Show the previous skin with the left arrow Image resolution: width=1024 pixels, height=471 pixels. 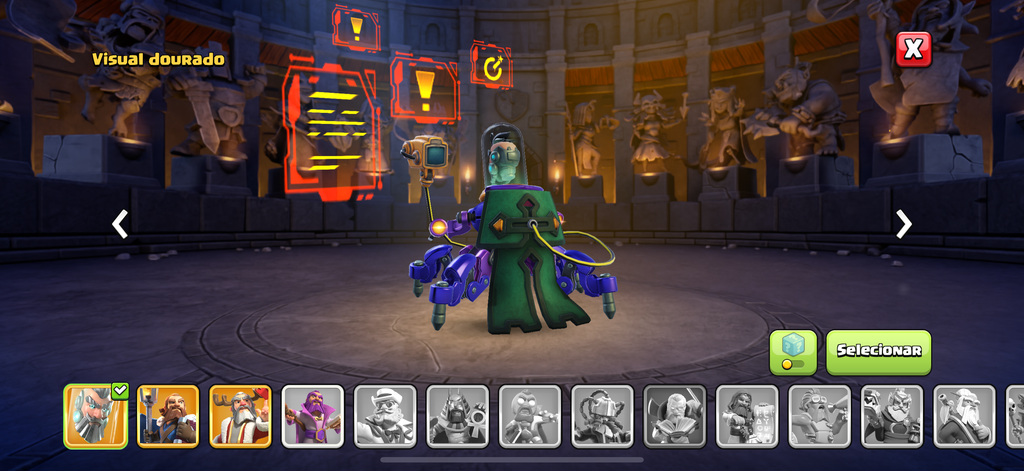click(x=120, y=224)
